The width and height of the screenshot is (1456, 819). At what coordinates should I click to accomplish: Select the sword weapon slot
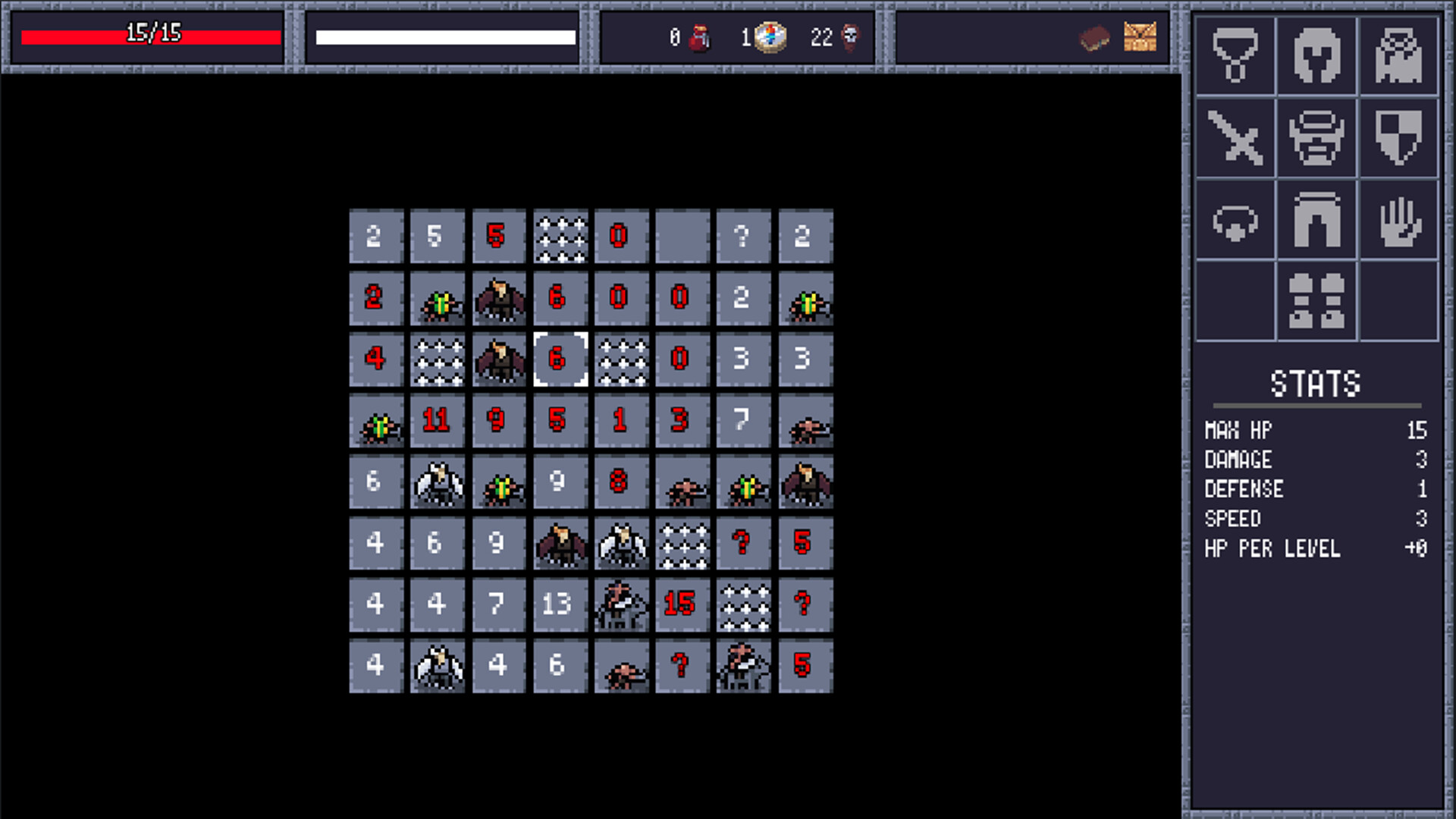[1234, 139]
